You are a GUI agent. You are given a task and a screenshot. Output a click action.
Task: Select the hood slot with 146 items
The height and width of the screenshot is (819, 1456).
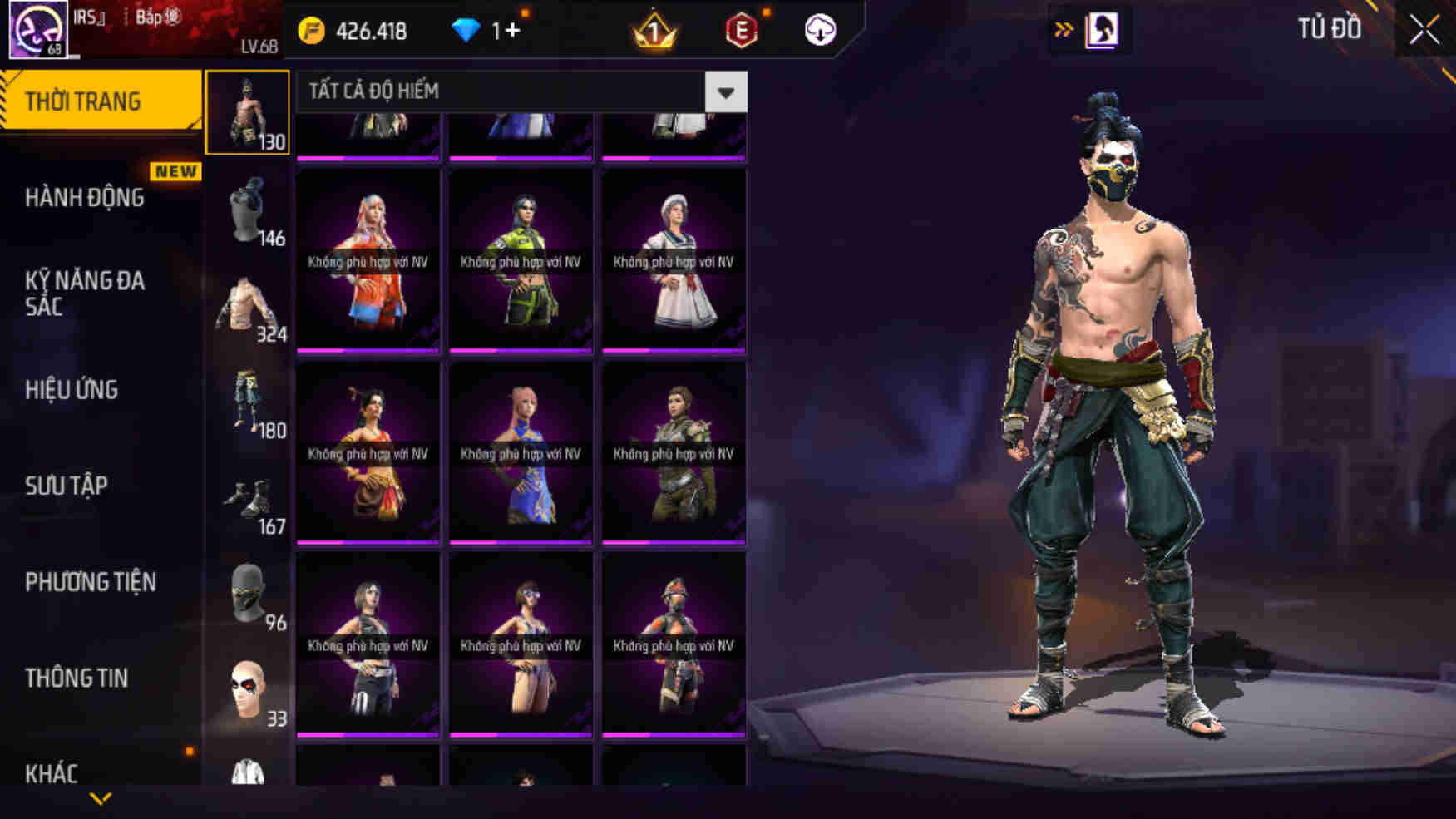coord(246,208)
